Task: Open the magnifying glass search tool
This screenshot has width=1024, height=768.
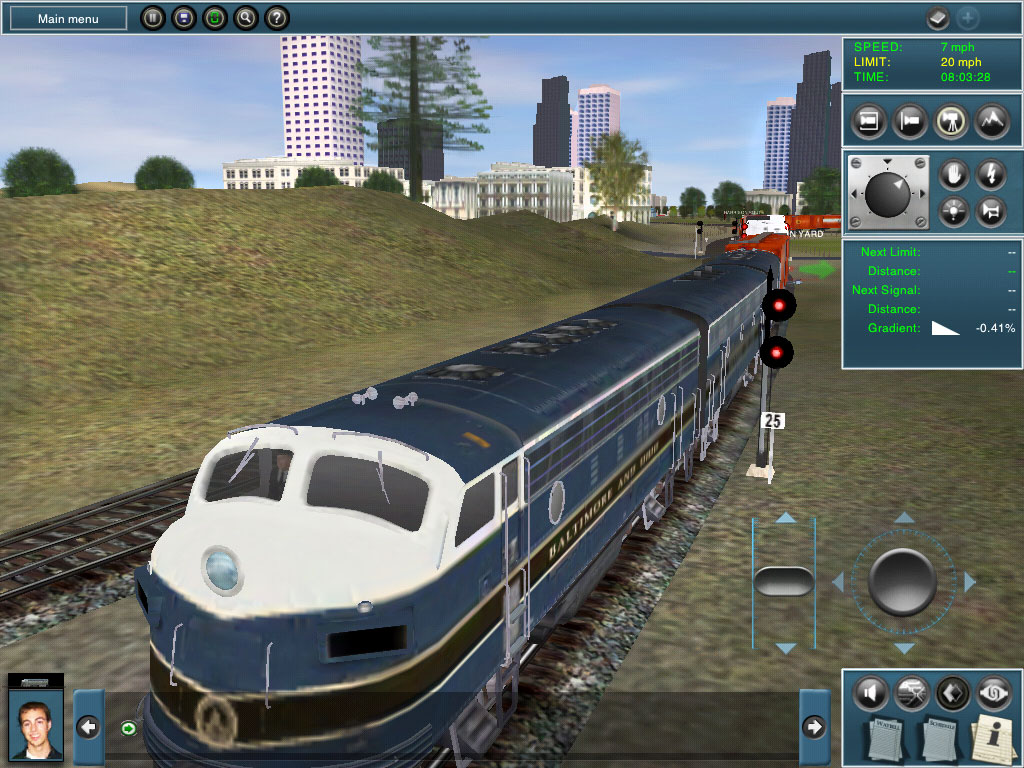Action: click(245, 18)
